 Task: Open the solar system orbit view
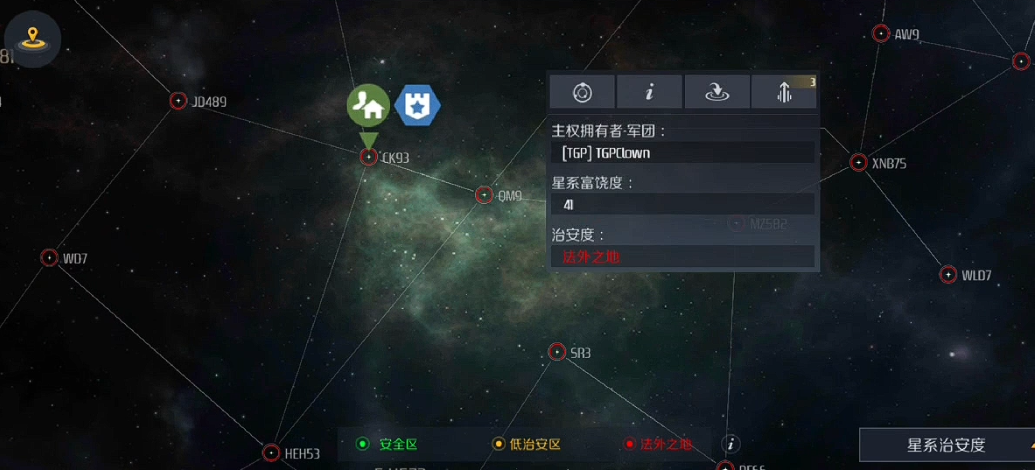(582, 92)
